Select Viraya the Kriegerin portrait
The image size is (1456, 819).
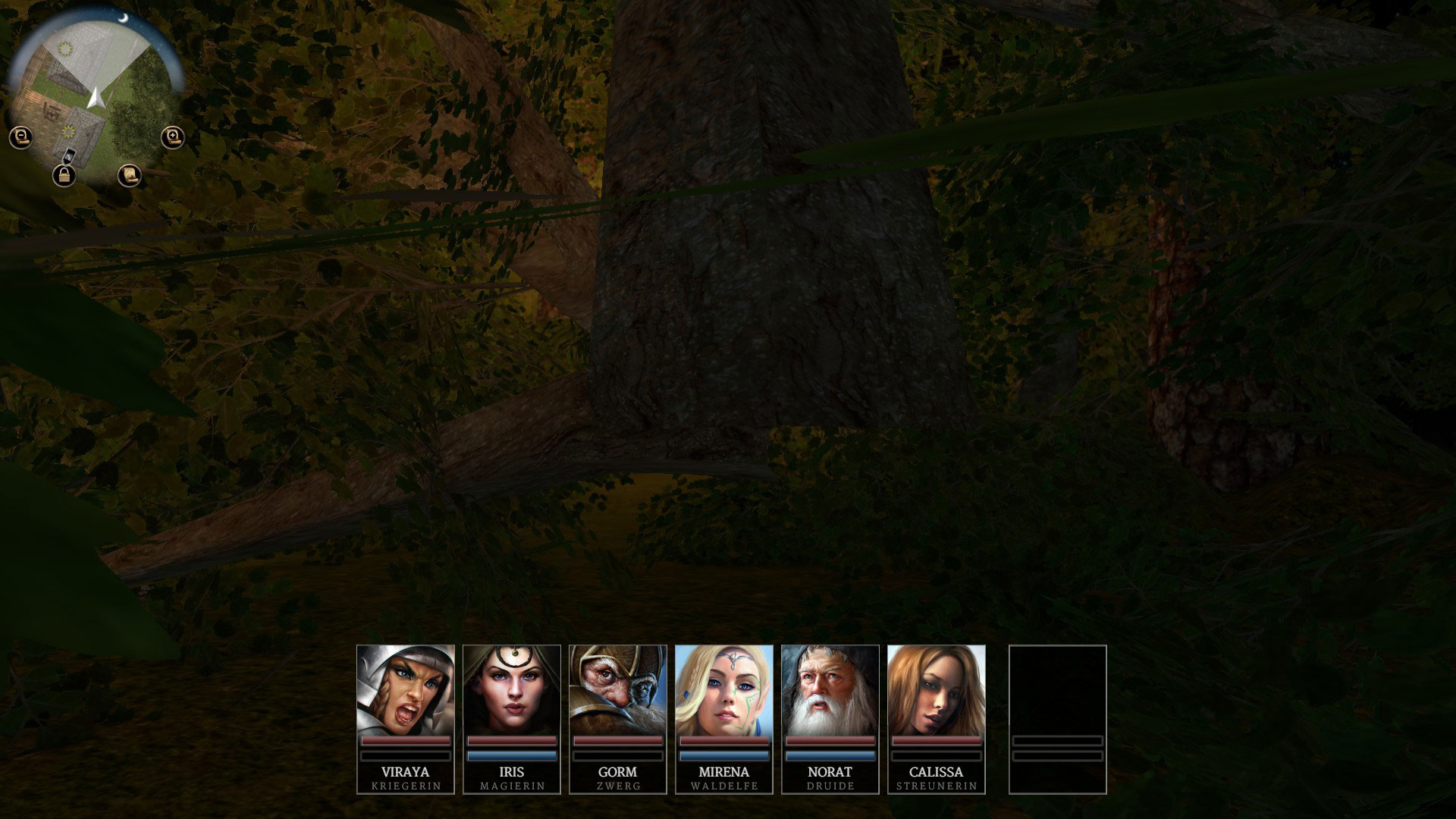point(406,690)
